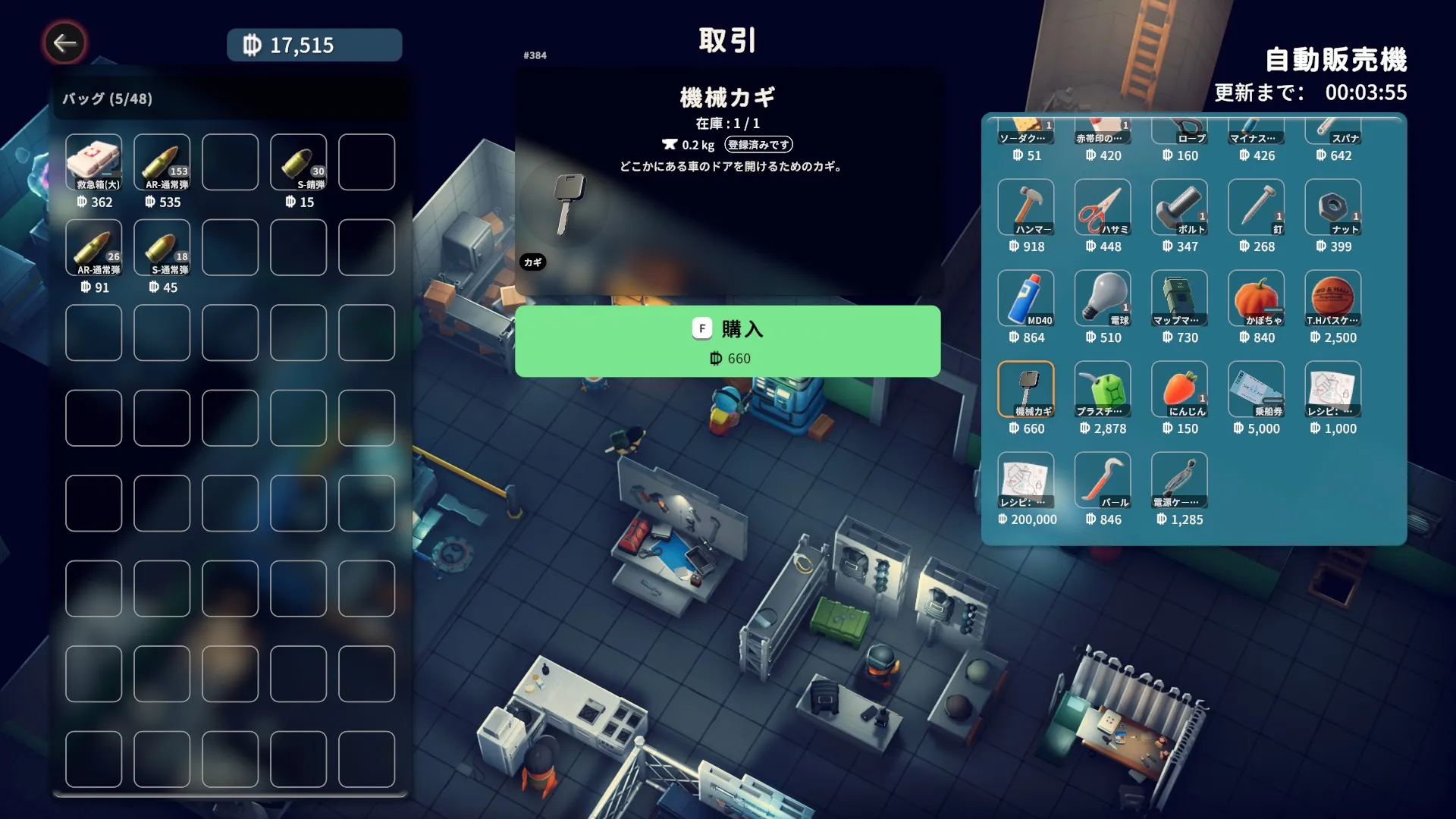Select the recipe costing 200,000
Viewport: 1456px width, 819px height.
tap(1025, 480)
